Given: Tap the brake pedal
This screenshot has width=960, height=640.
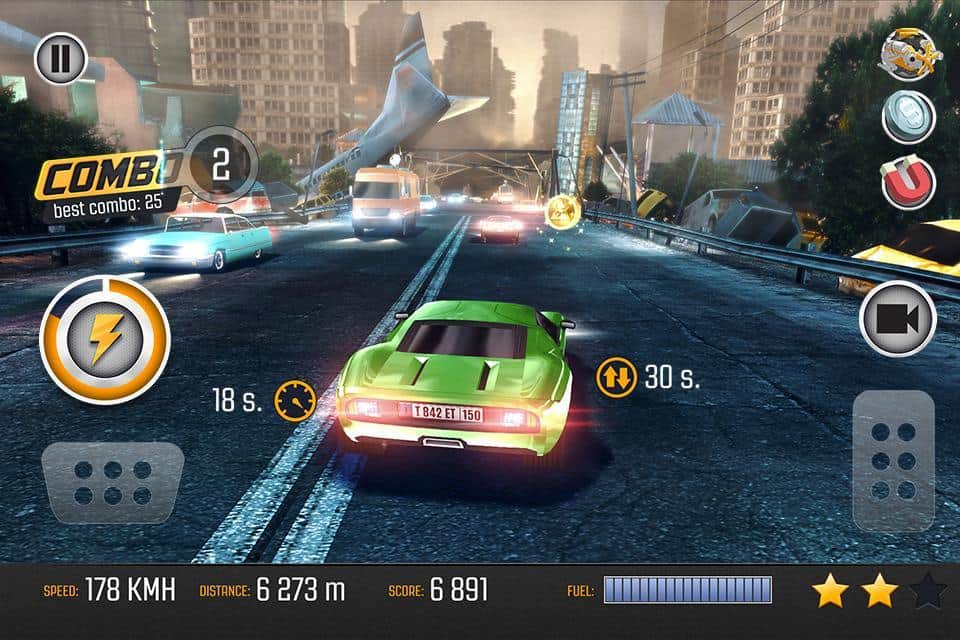Looking at the screenshot, I should coord(112,482).
